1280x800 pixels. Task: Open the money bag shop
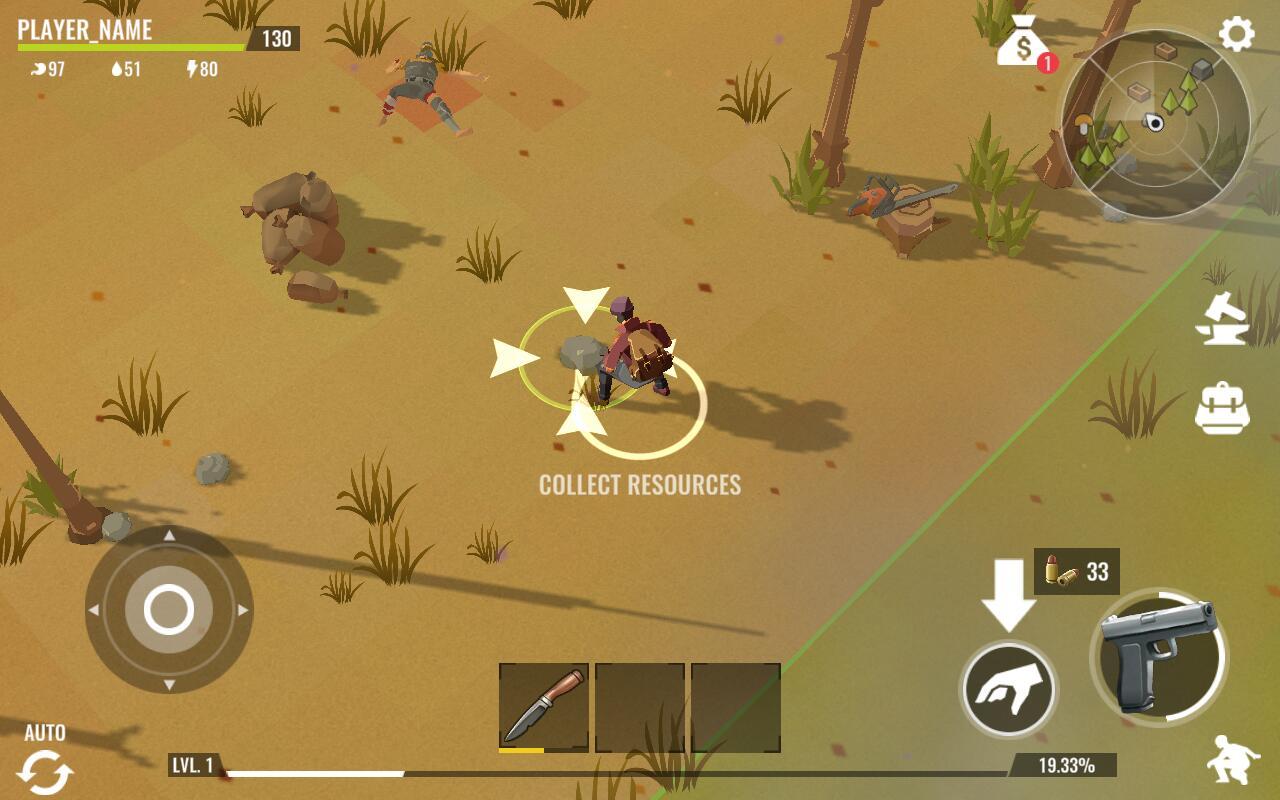click(1021, 42)
